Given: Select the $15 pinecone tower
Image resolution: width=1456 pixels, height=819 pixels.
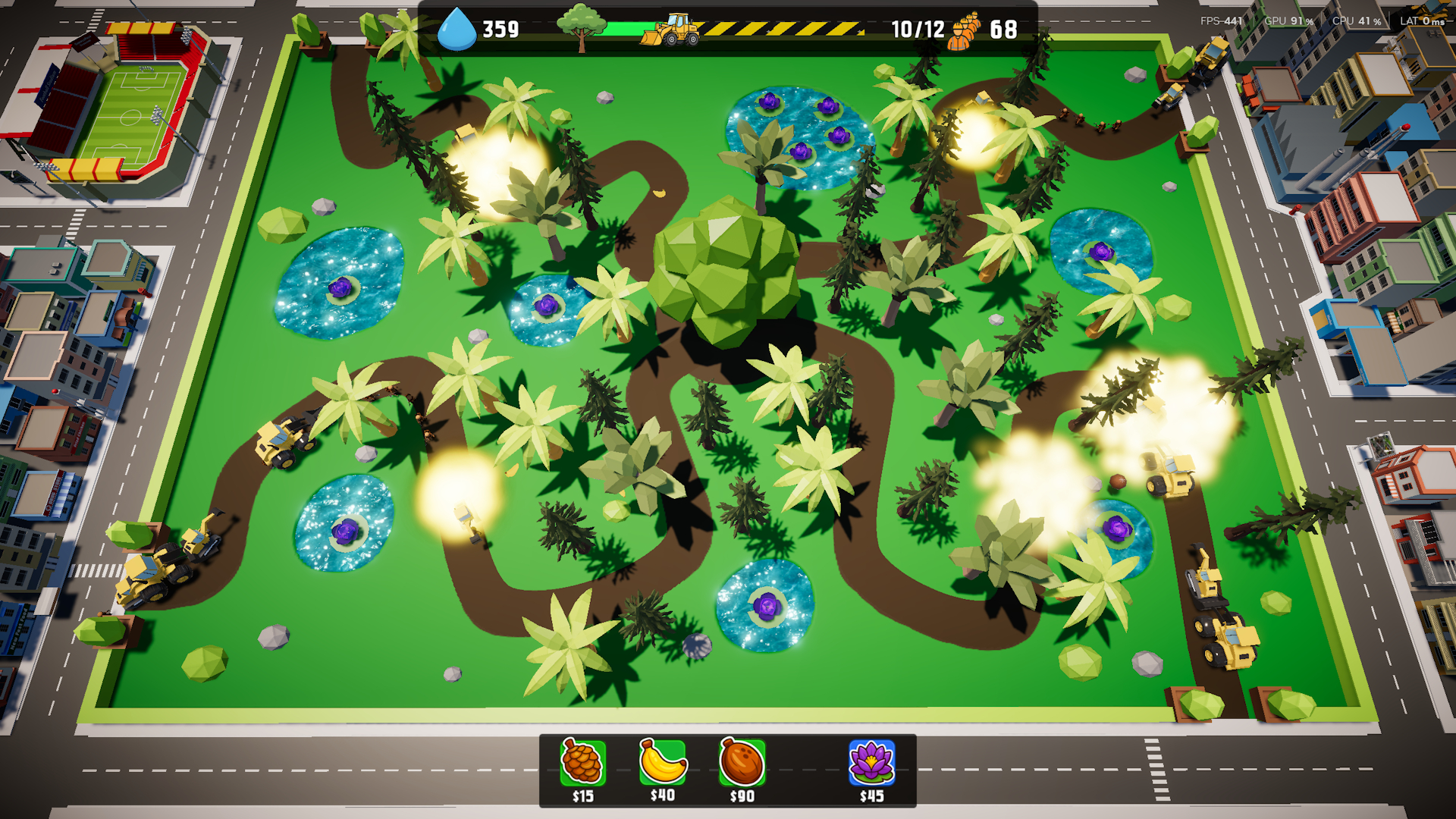Looking at the screenshot, I should point(582,763).
